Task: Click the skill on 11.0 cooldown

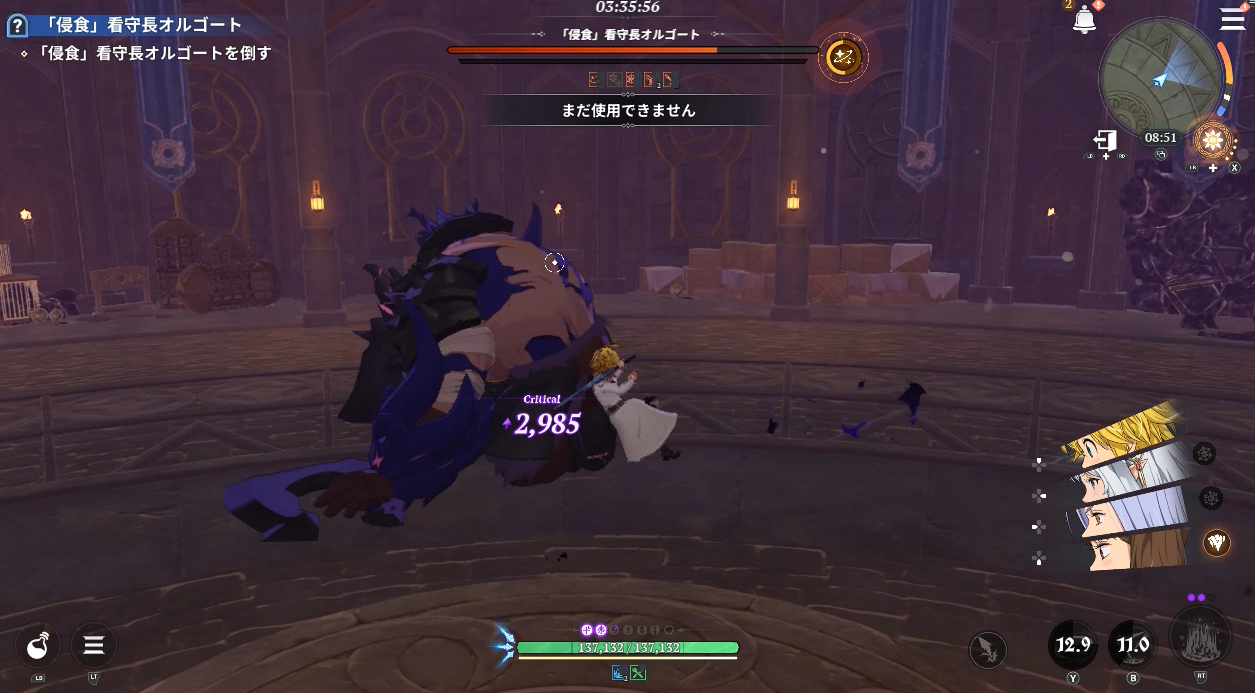Action: click(x=1133, y=645)
